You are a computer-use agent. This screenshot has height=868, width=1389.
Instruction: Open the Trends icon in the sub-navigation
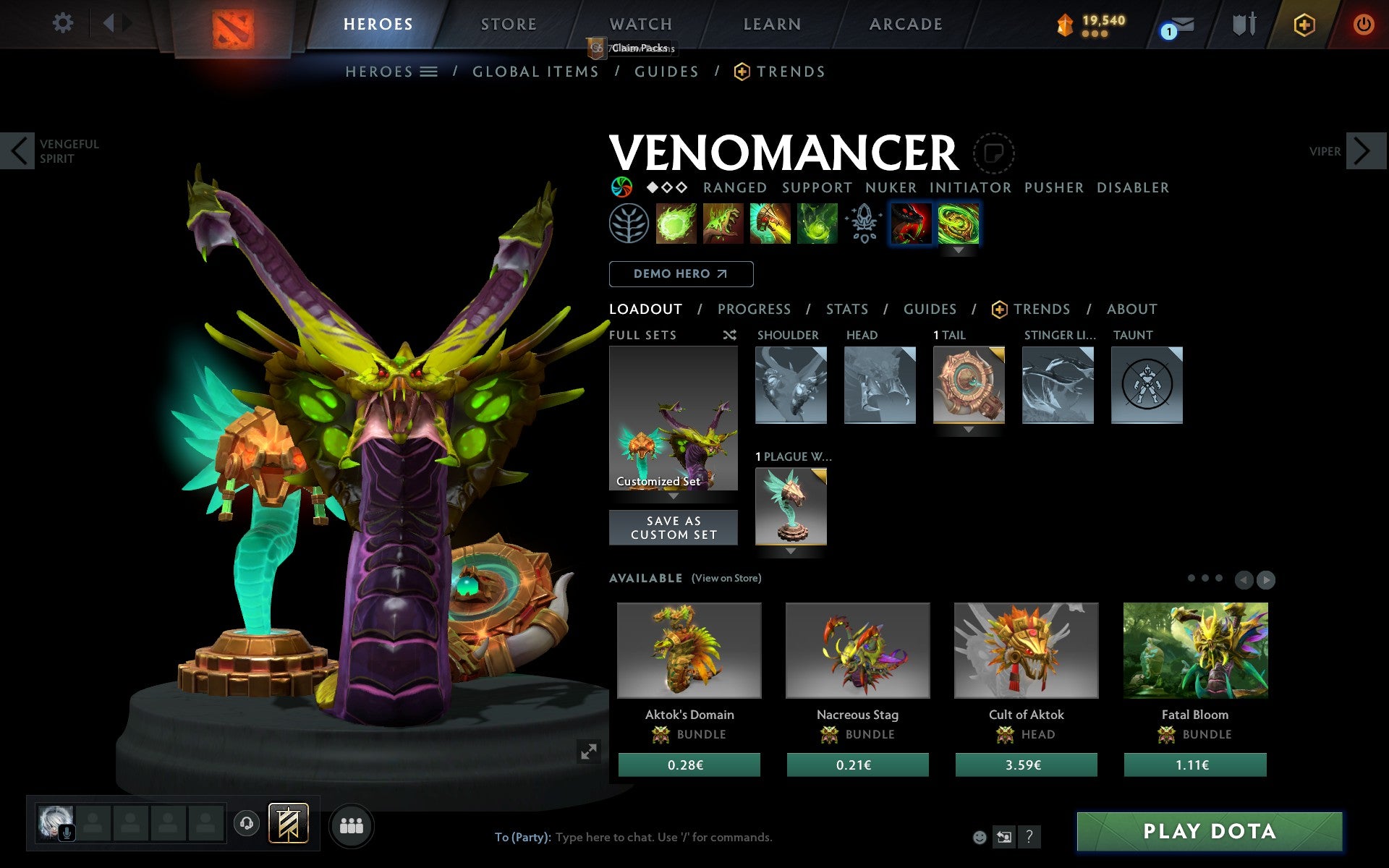739,71
